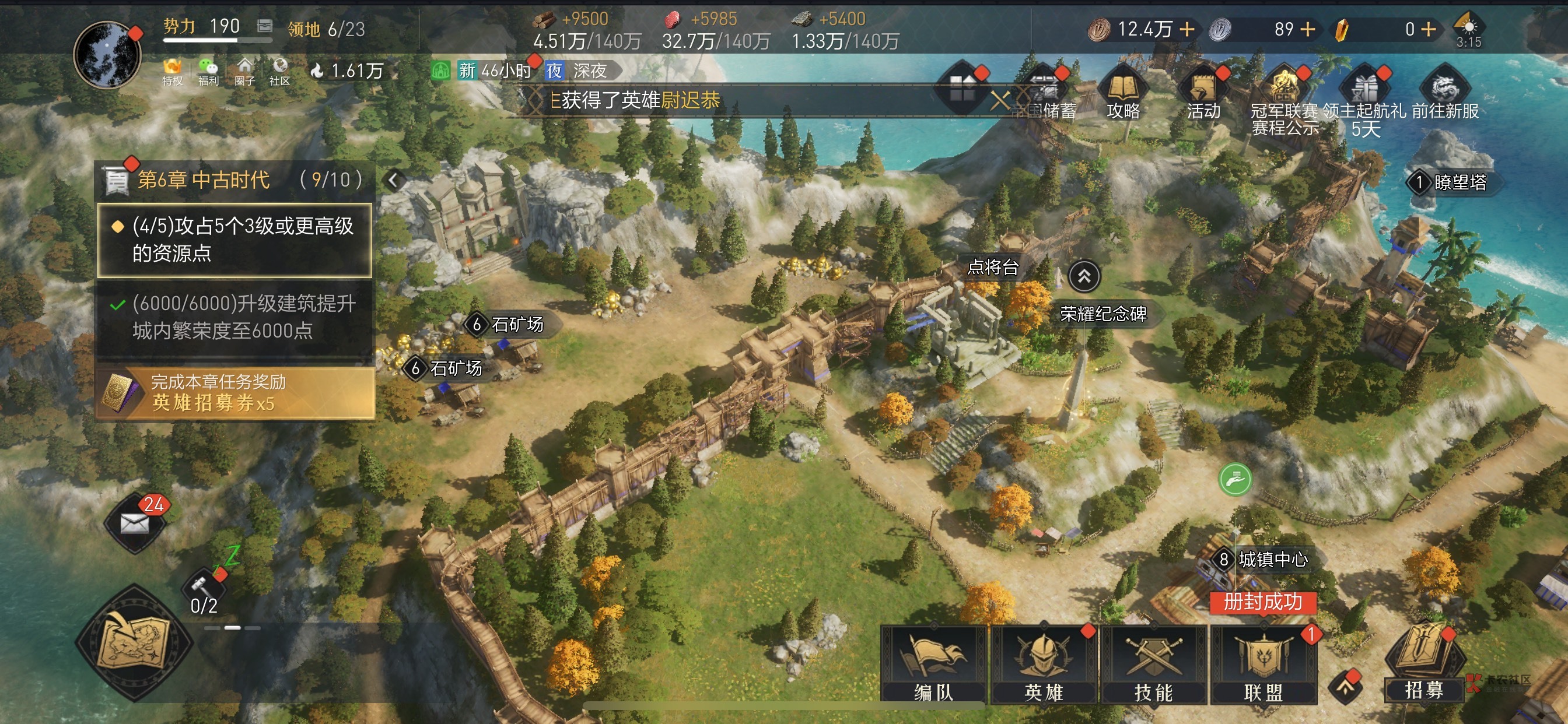
Task: Click the player avatar portrait
Action: [108, 55]
